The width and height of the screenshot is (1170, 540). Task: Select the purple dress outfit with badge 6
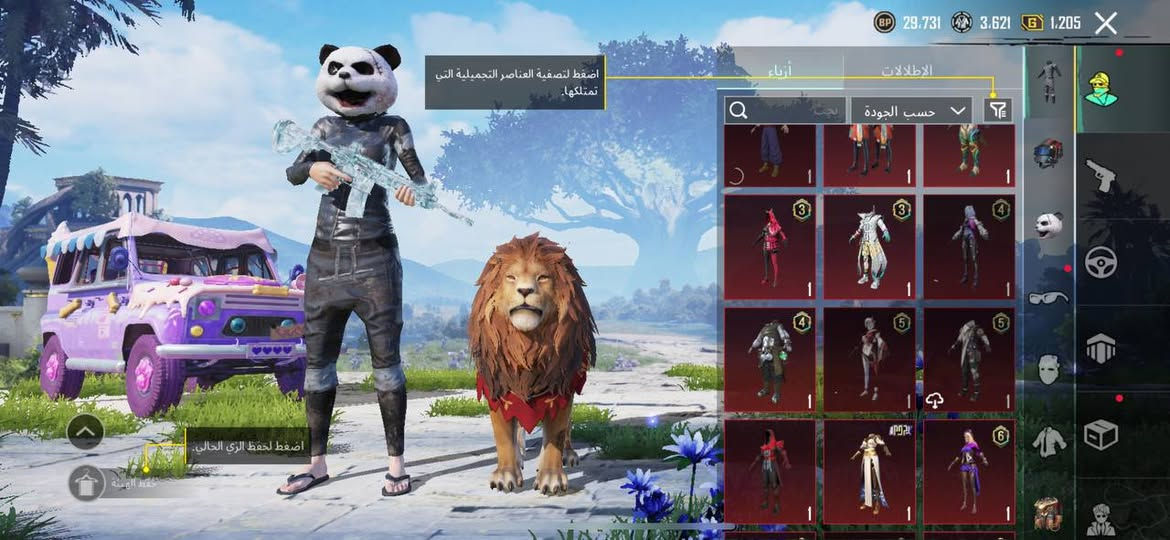point(968,471)
